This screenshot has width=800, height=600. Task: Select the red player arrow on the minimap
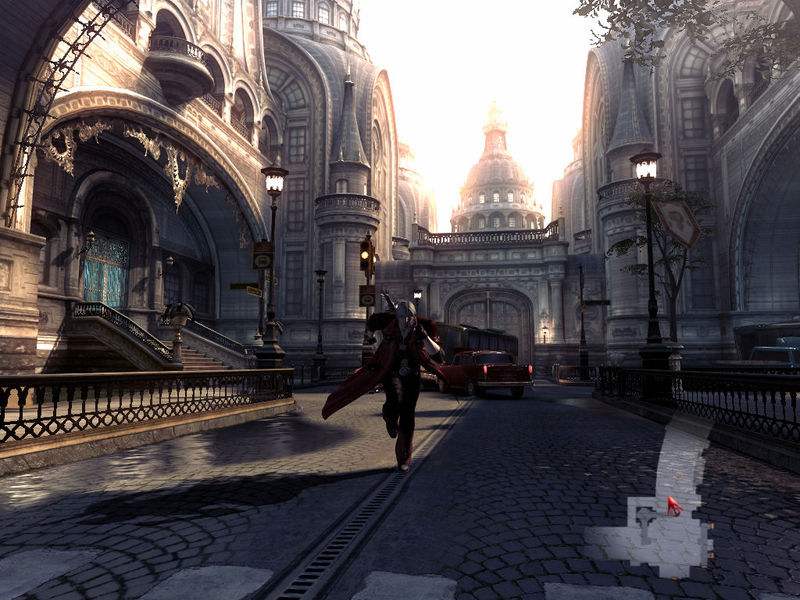(674, 506)
